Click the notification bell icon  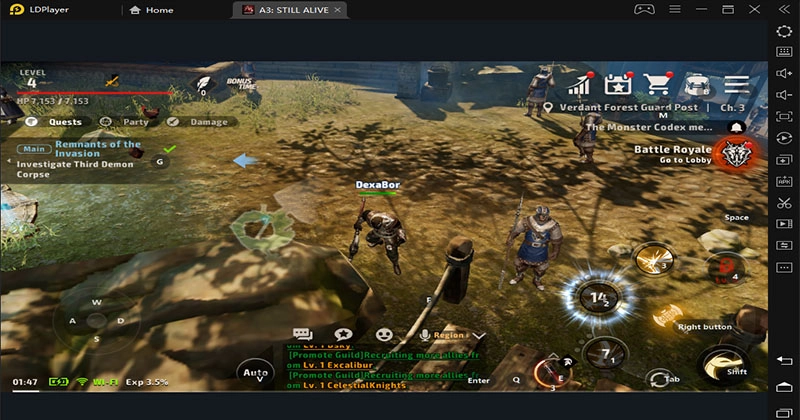click(737, 128)
